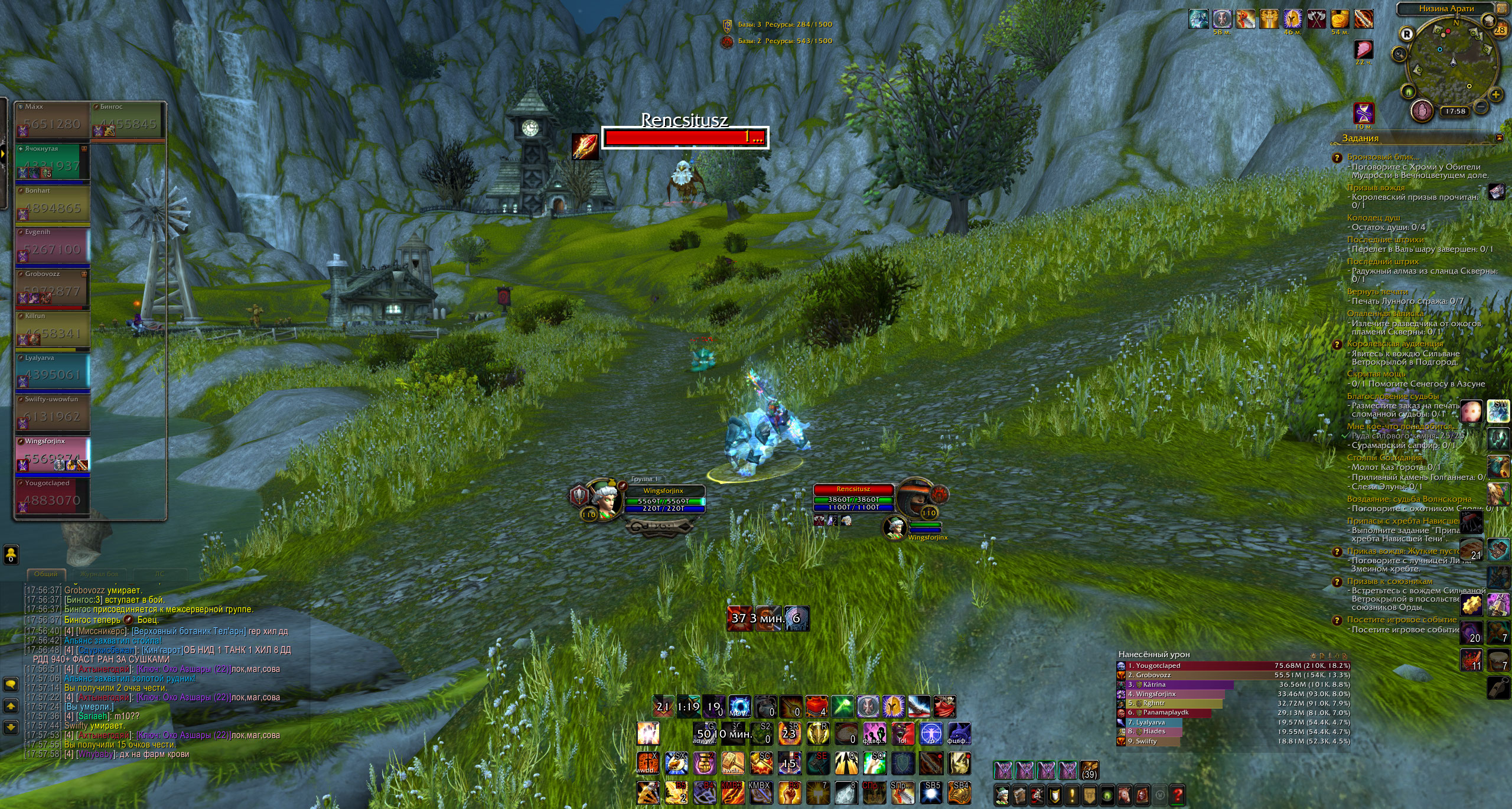
Task: Collapse the Задания quest tracker
Action: tap(1499, 138)
